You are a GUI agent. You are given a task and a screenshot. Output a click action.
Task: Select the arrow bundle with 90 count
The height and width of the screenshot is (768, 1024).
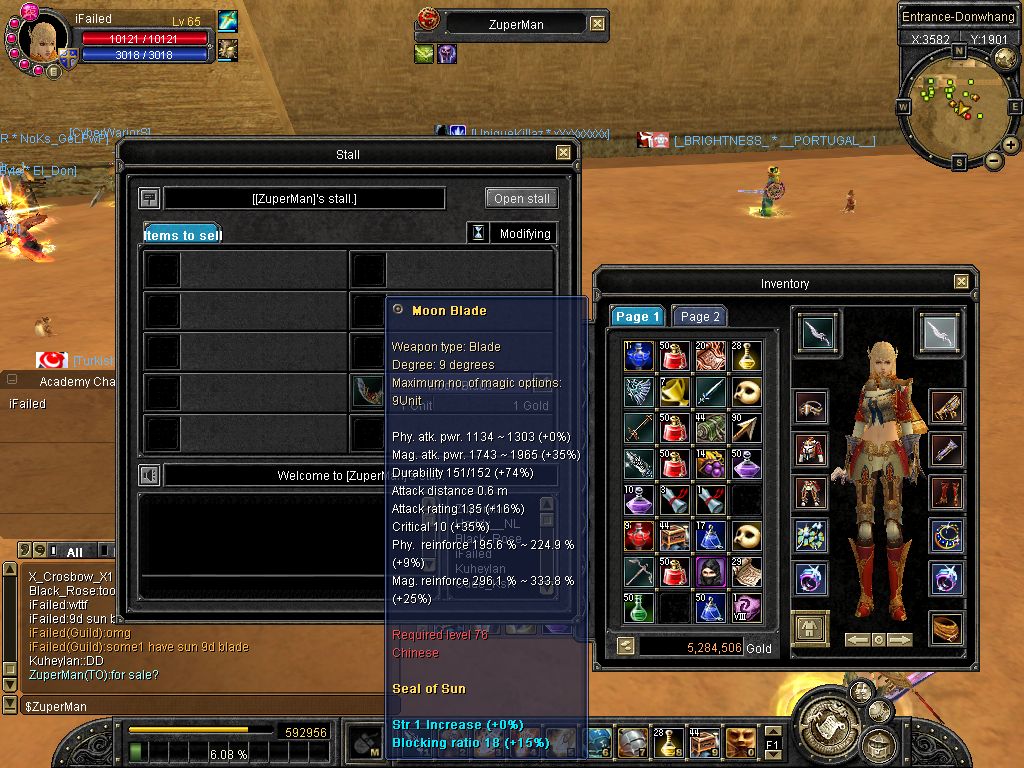(x=745, y=427)
